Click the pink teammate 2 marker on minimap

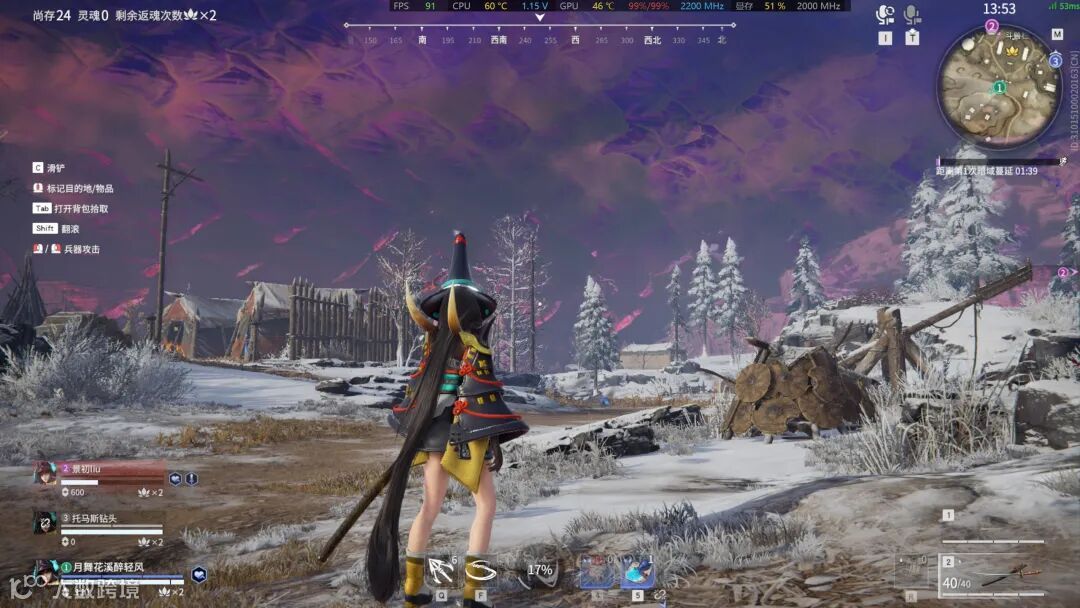992,26
